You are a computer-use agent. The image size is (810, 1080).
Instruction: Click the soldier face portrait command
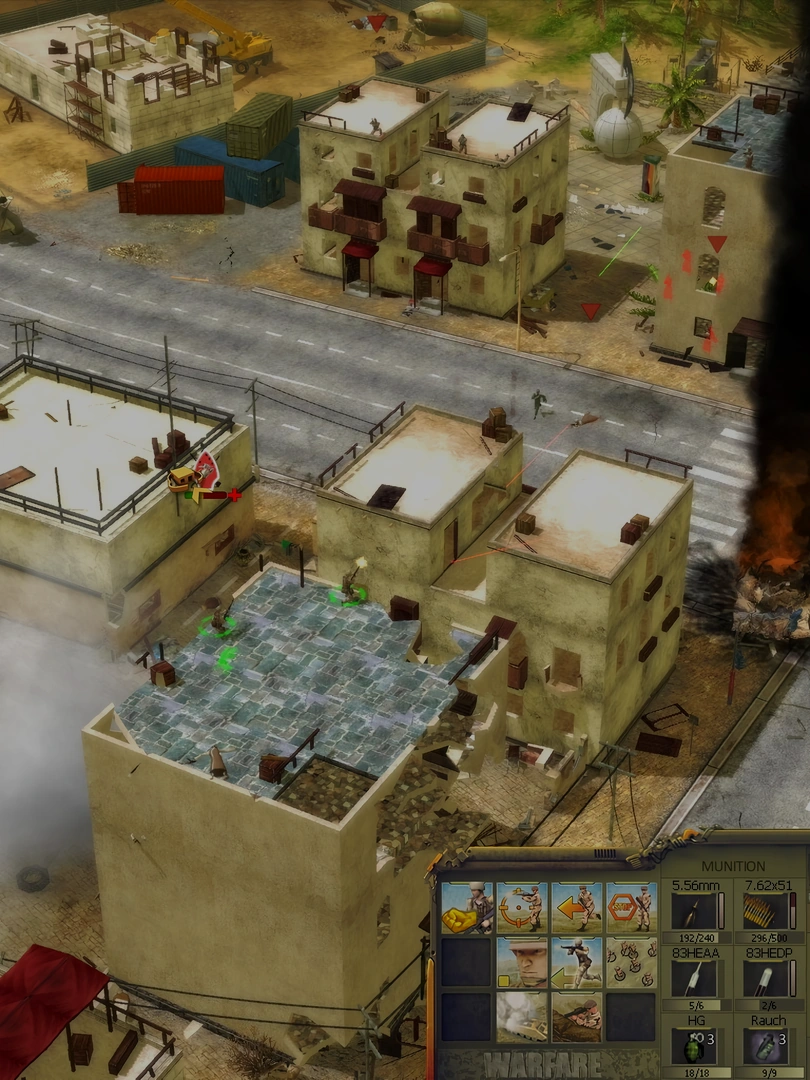(521, 962)
